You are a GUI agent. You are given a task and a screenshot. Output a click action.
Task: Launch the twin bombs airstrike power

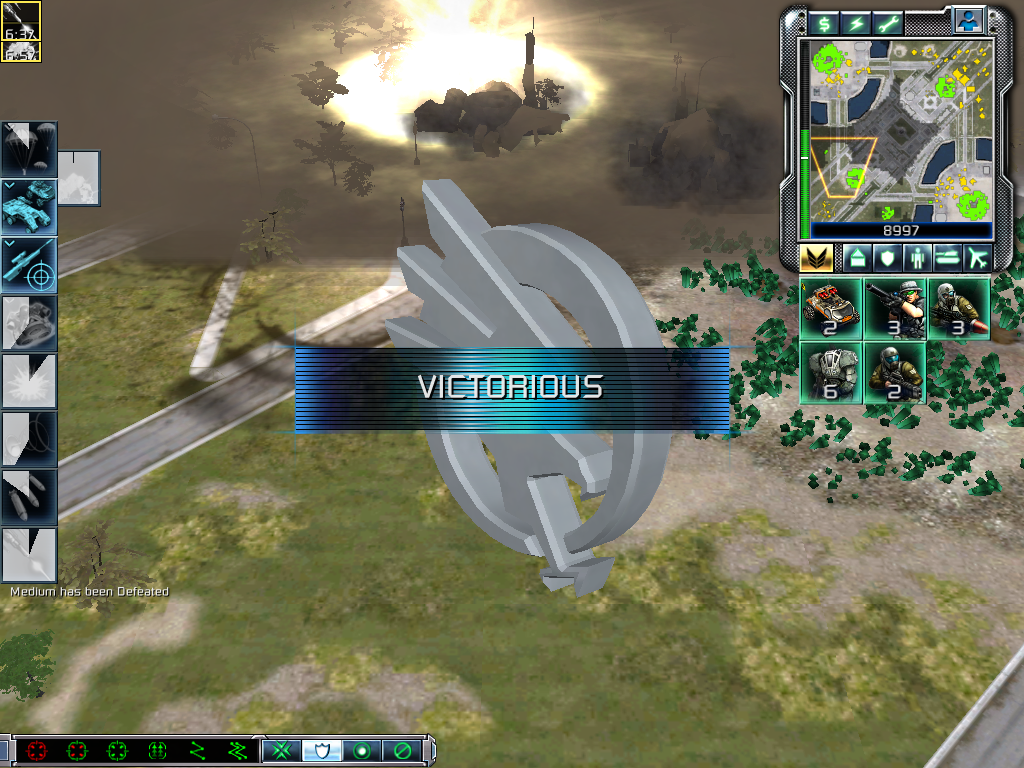click(29, 497)
